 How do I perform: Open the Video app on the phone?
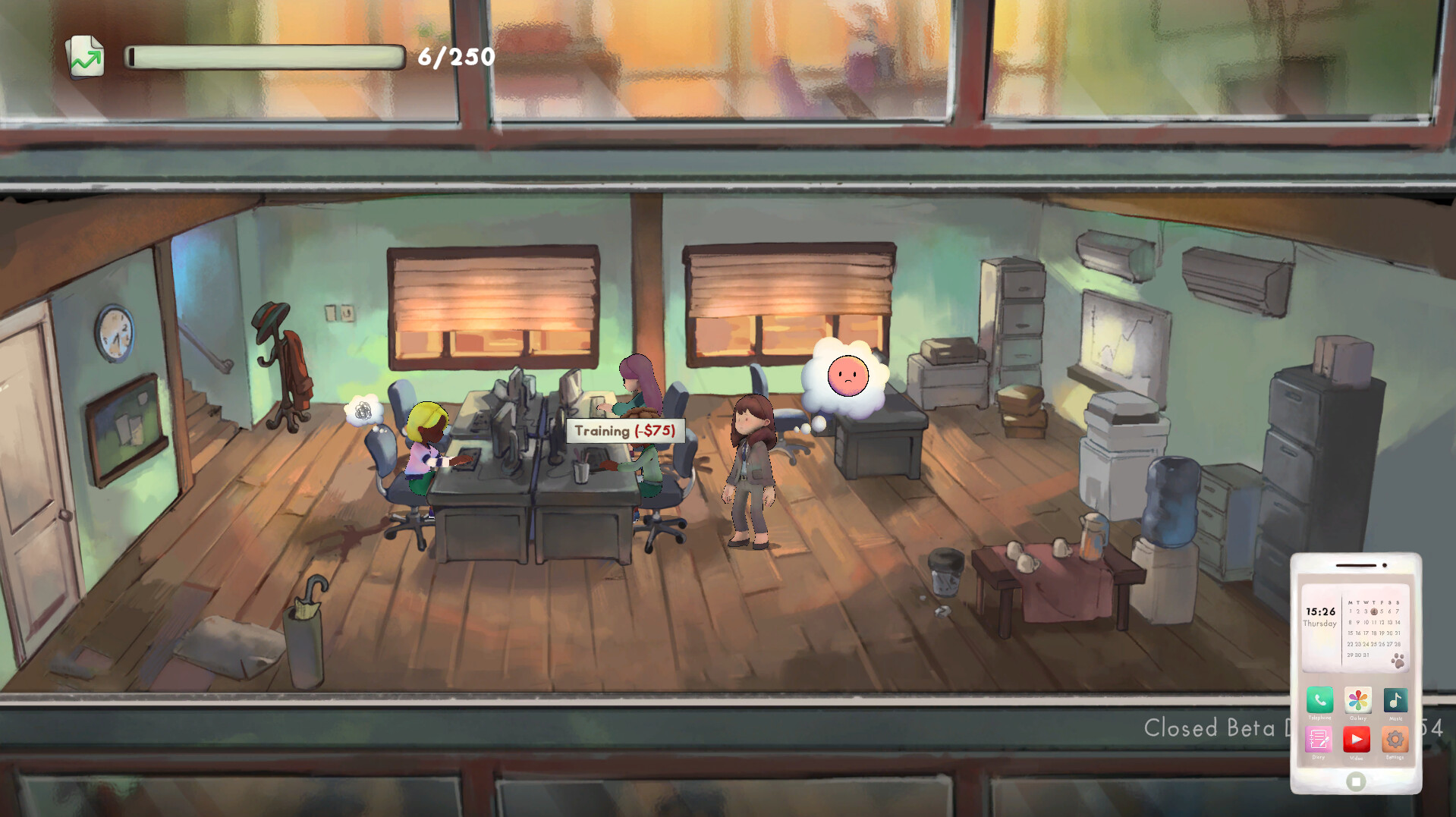coord(1357,738)
